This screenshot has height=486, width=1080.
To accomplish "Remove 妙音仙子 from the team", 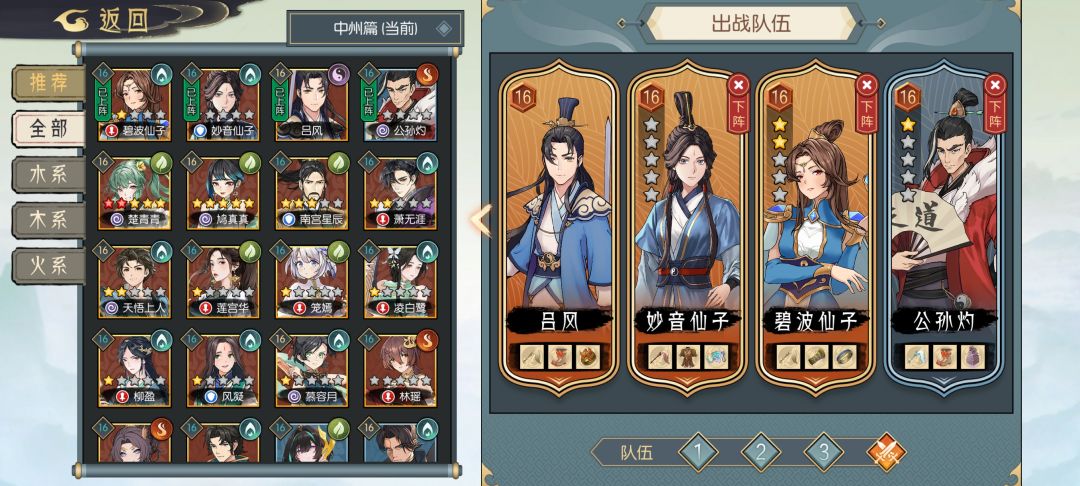I will tap(739, 95).
